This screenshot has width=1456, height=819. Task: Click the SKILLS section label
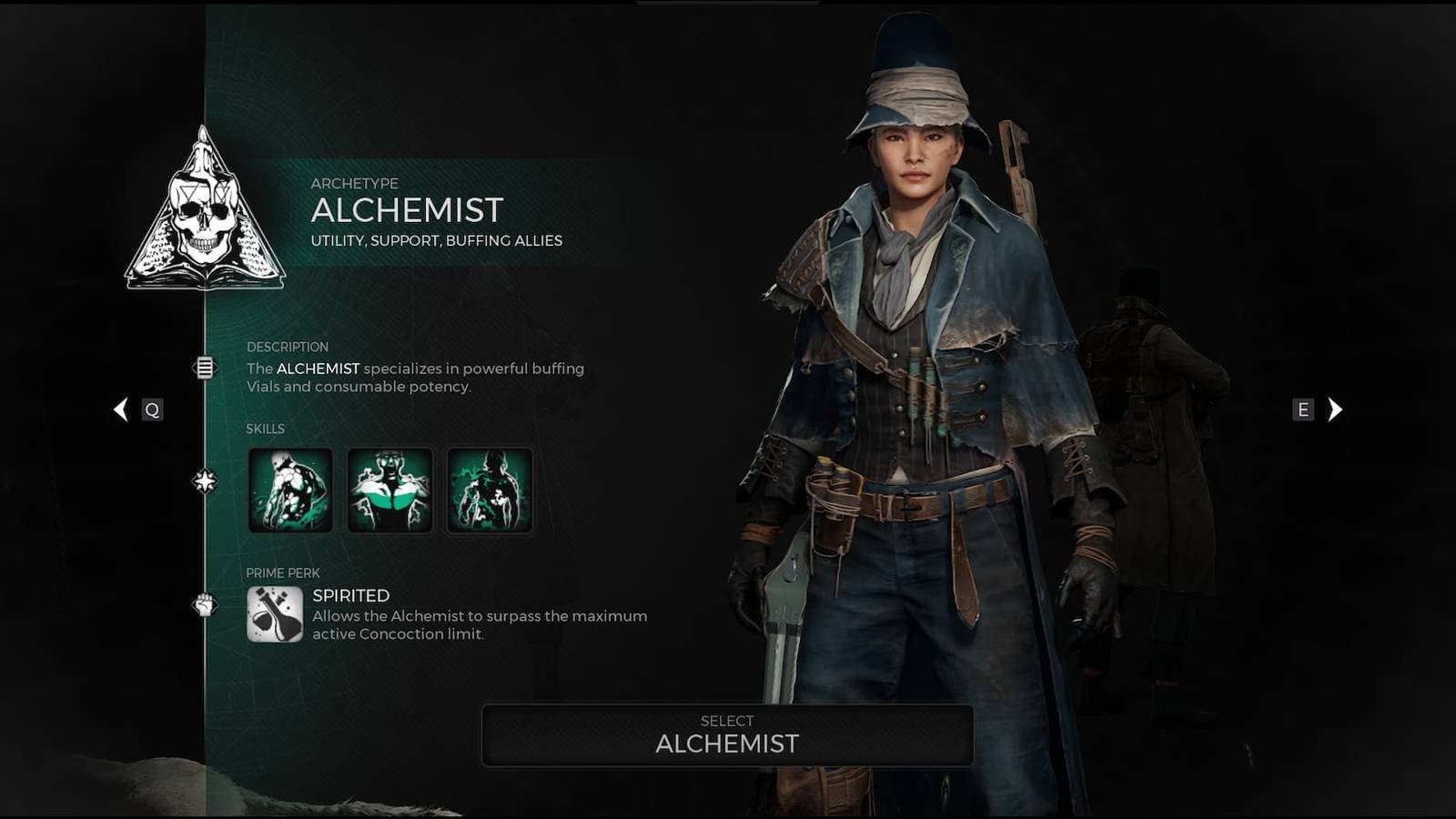point(267,429)
